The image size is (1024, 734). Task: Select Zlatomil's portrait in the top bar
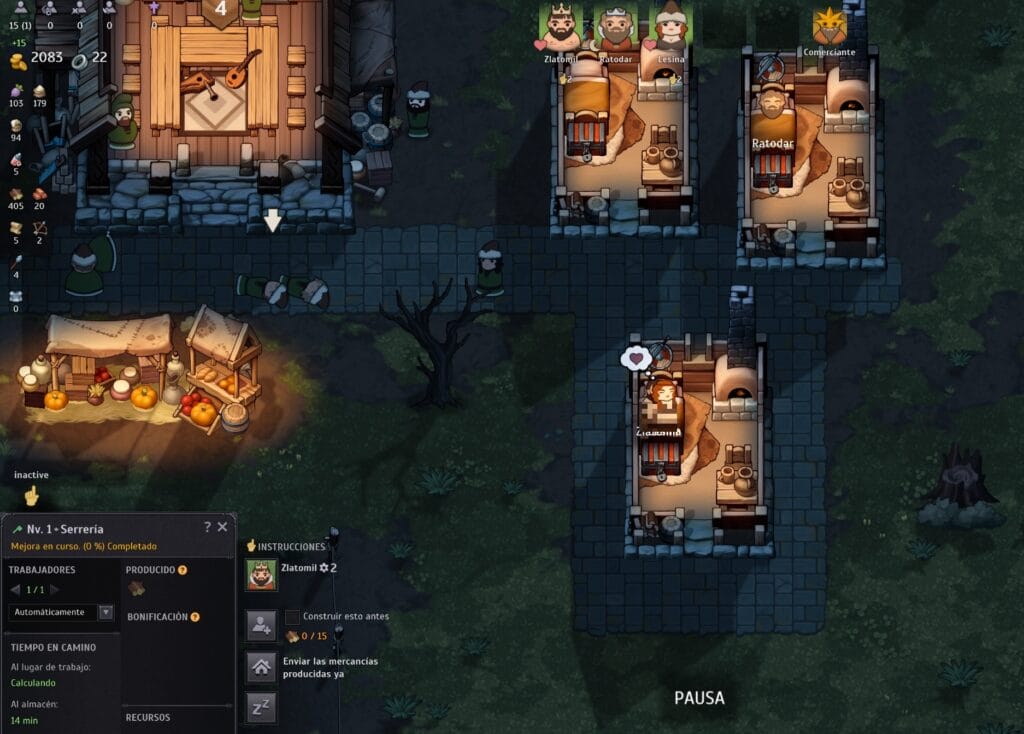pyautogui.click(x=561, y=26)
